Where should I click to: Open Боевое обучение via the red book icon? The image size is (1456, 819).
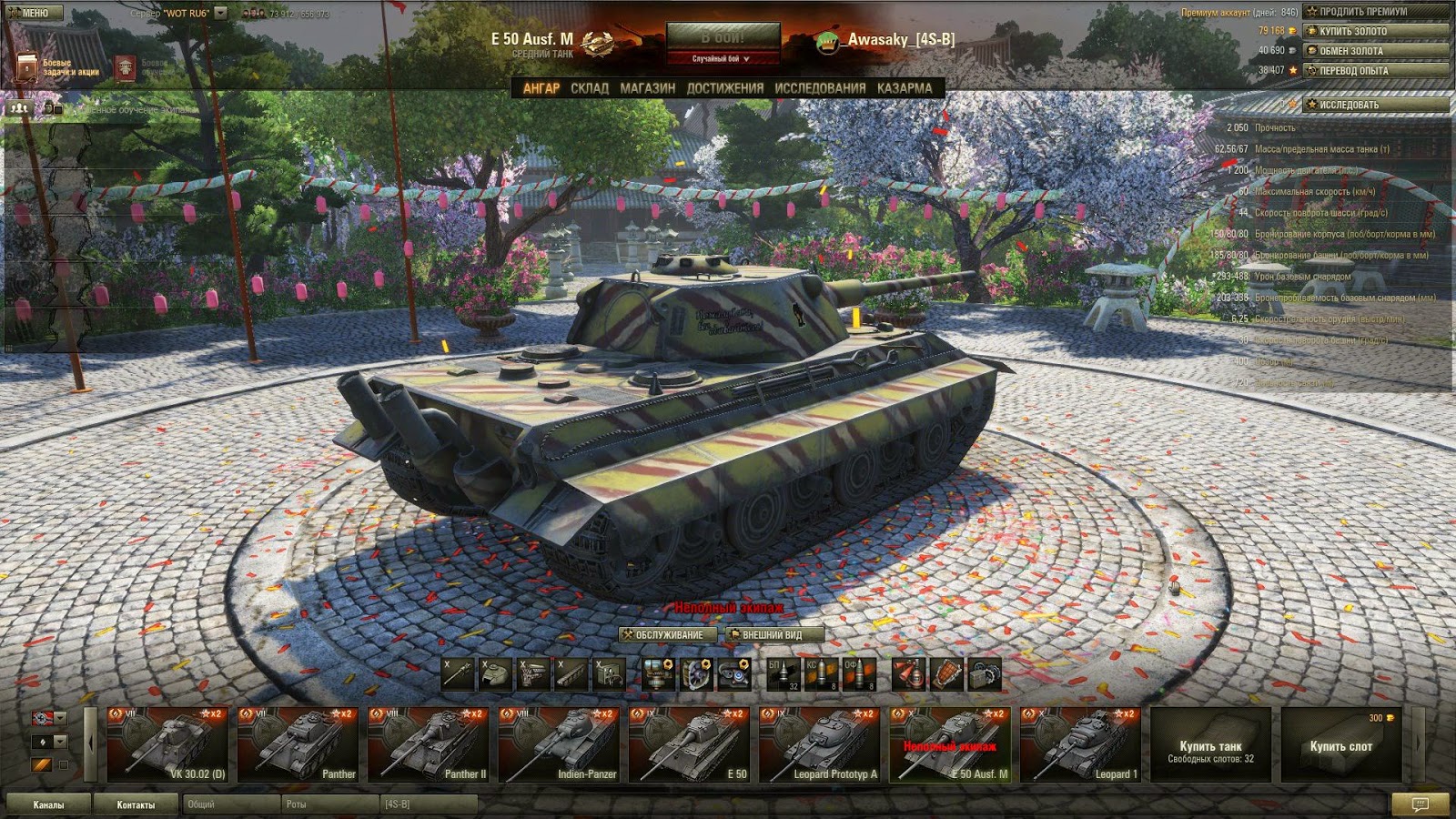pos(126,66)
